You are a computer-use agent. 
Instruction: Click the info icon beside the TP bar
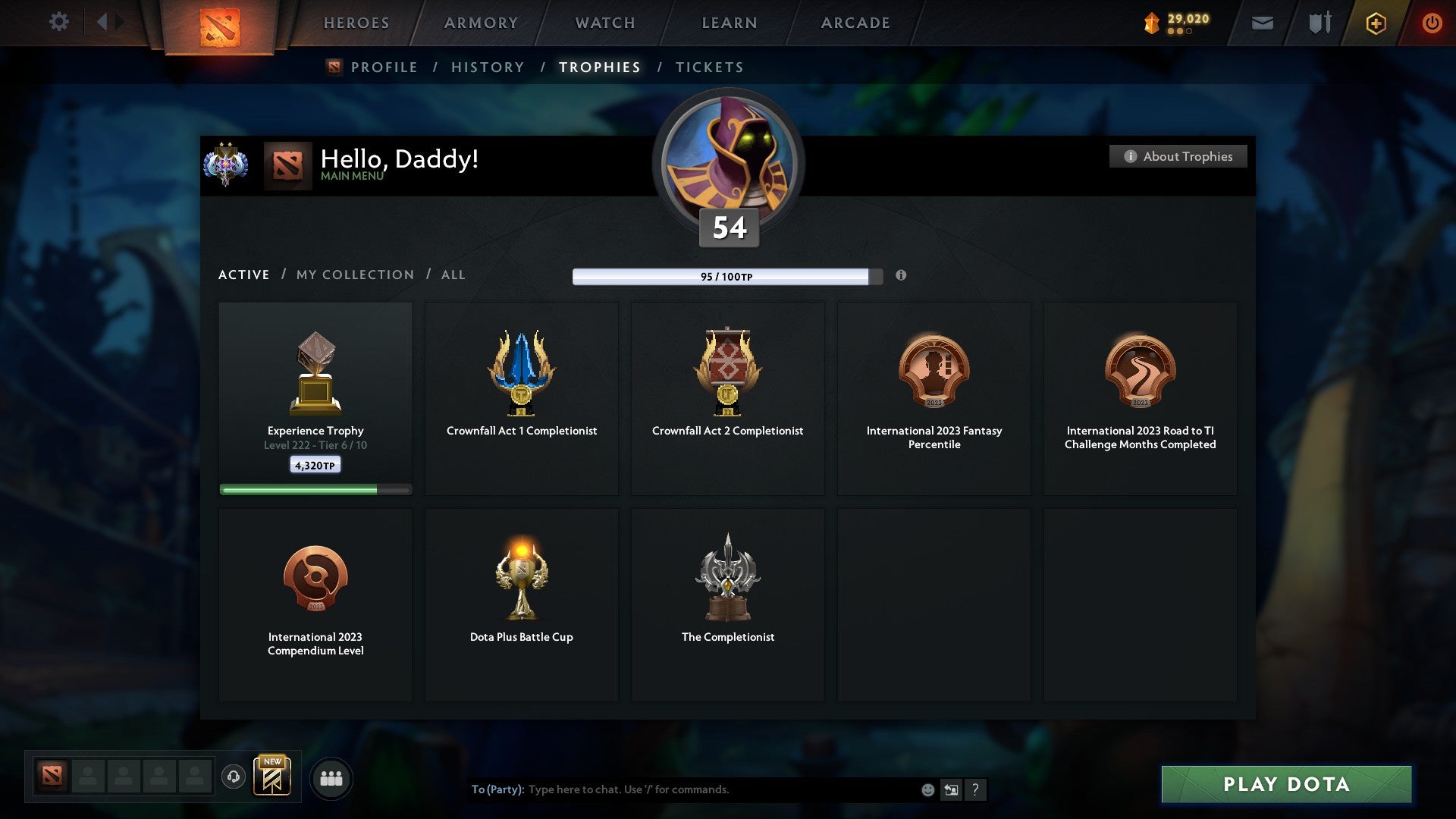point(901,277)
